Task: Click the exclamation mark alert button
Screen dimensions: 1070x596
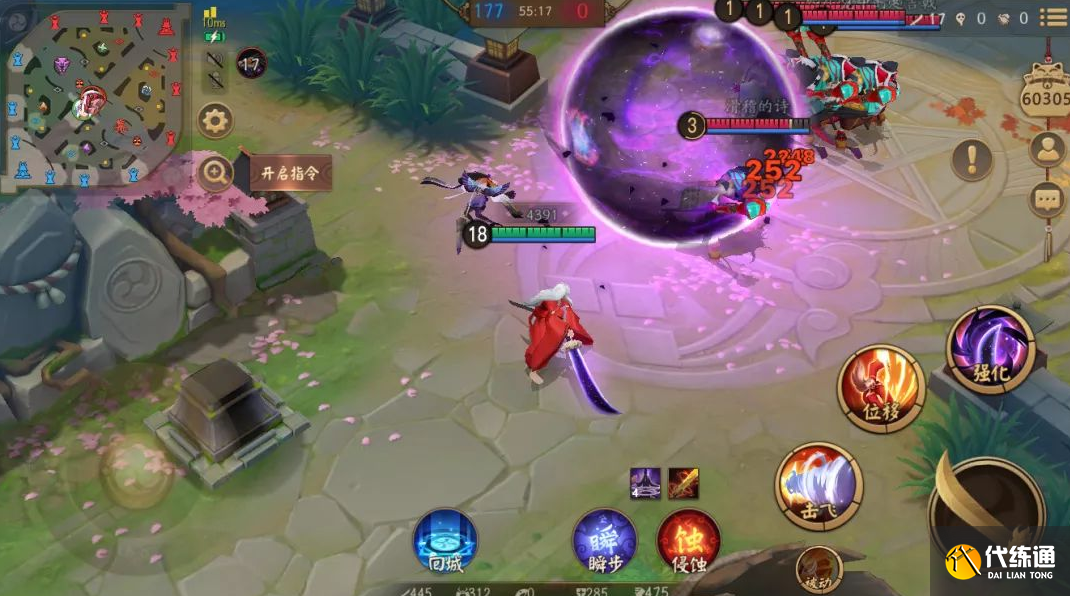Action: click(x=972, y=159)
